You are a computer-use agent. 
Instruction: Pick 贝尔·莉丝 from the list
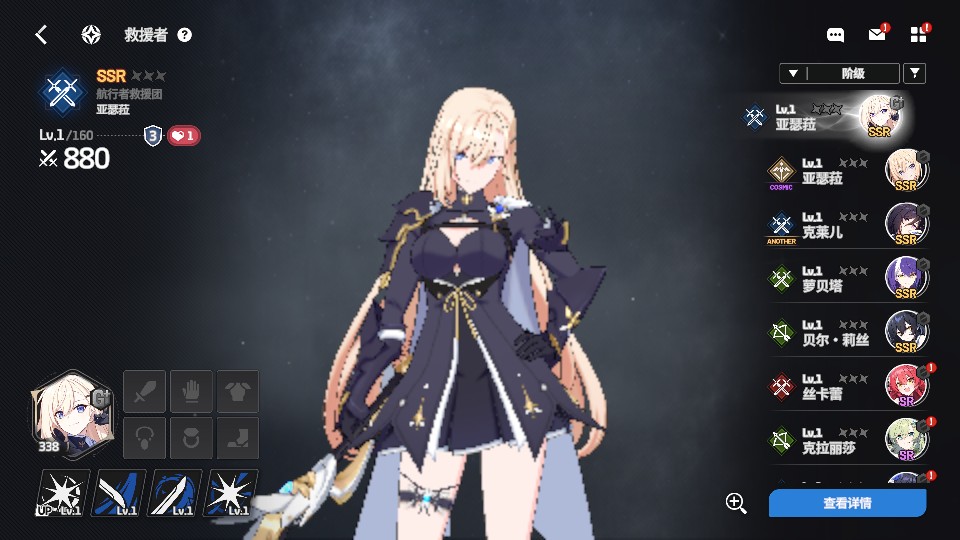coord(846,333)
